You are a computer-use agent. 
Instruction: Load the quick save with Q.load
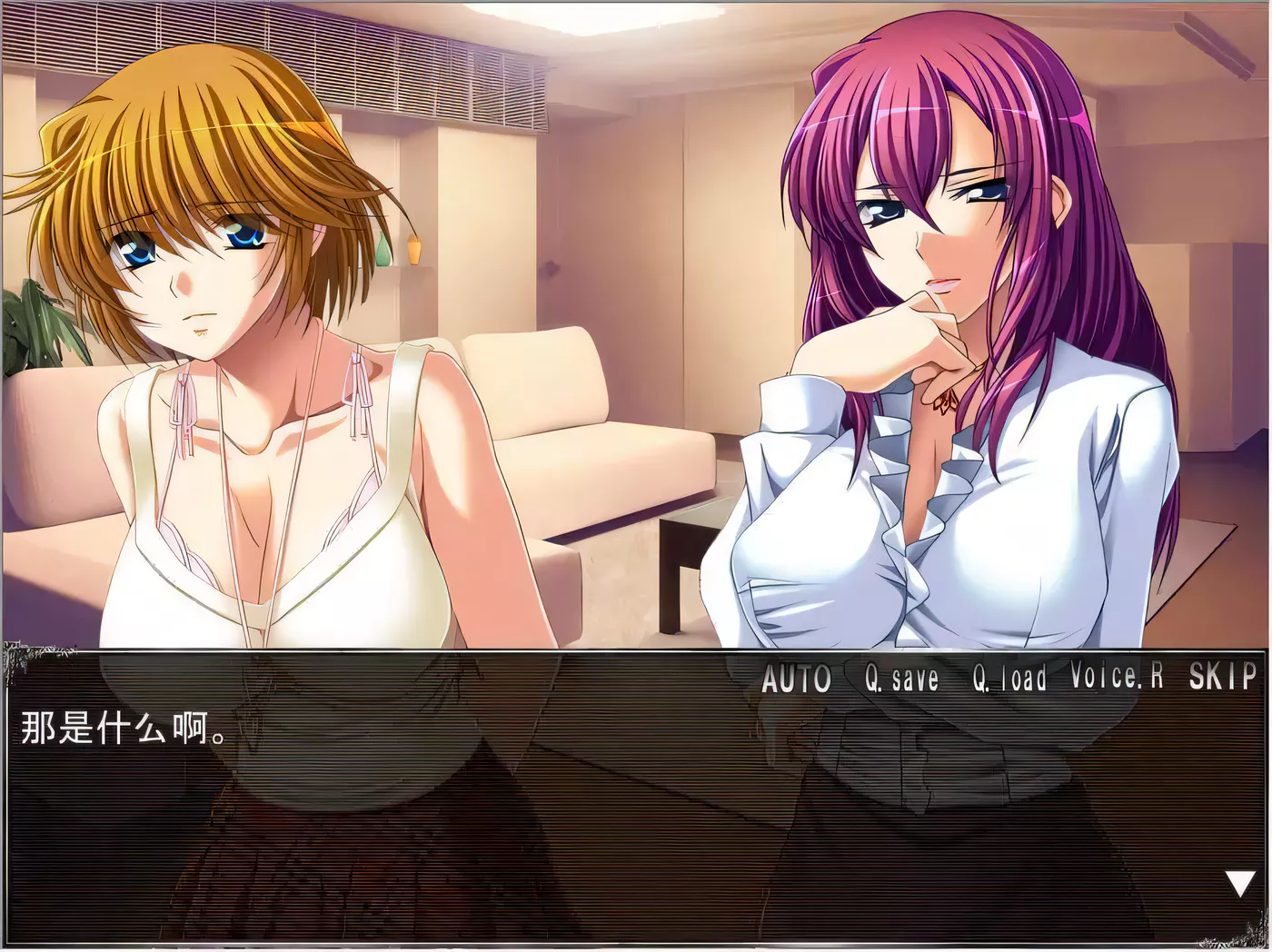(x=1009, y=679)
